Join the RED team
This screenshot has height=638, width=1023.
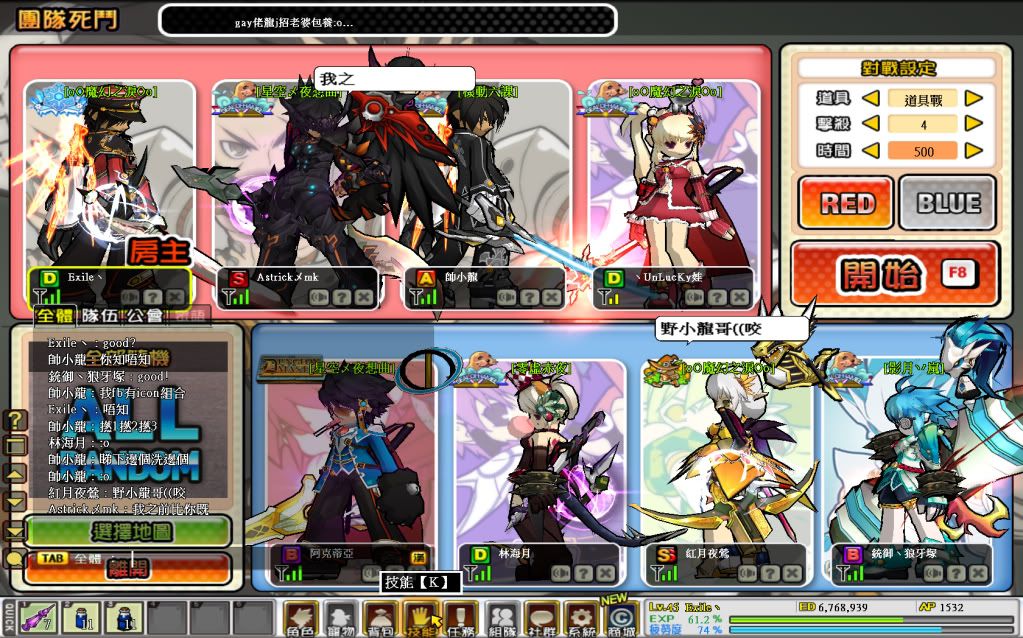(x=846, y=203)
